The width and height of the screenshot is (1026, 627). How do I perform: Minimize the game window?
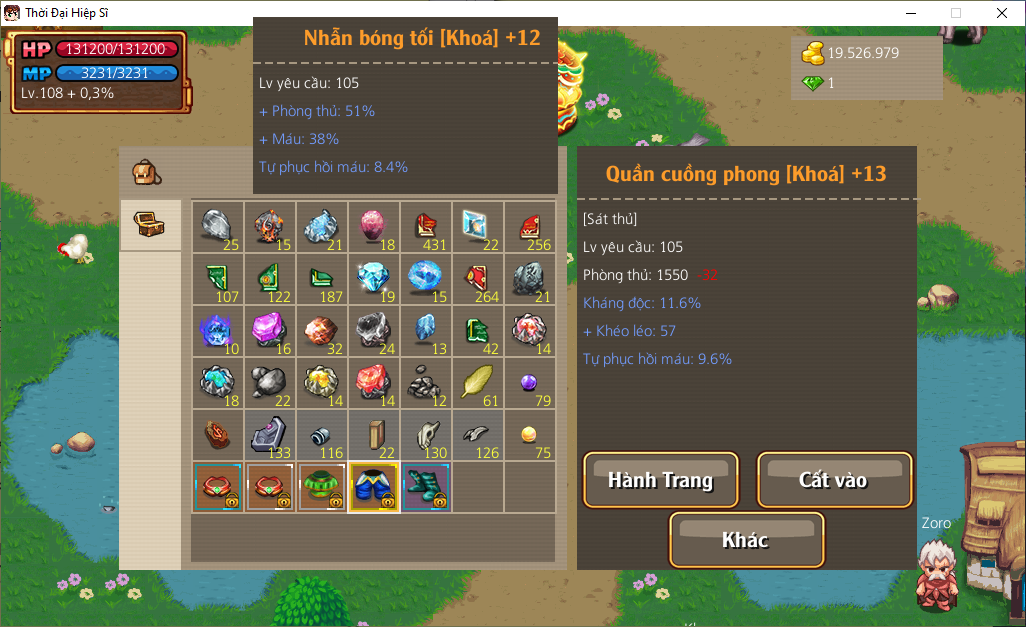coord(910,13)
